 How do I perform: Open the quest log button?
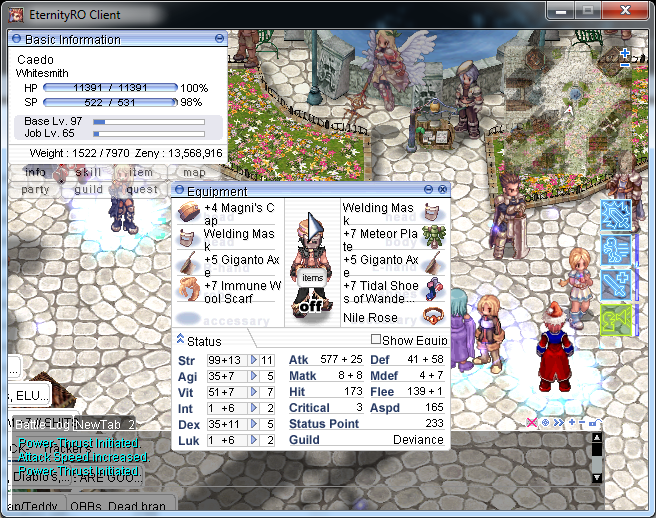[141, 189]
